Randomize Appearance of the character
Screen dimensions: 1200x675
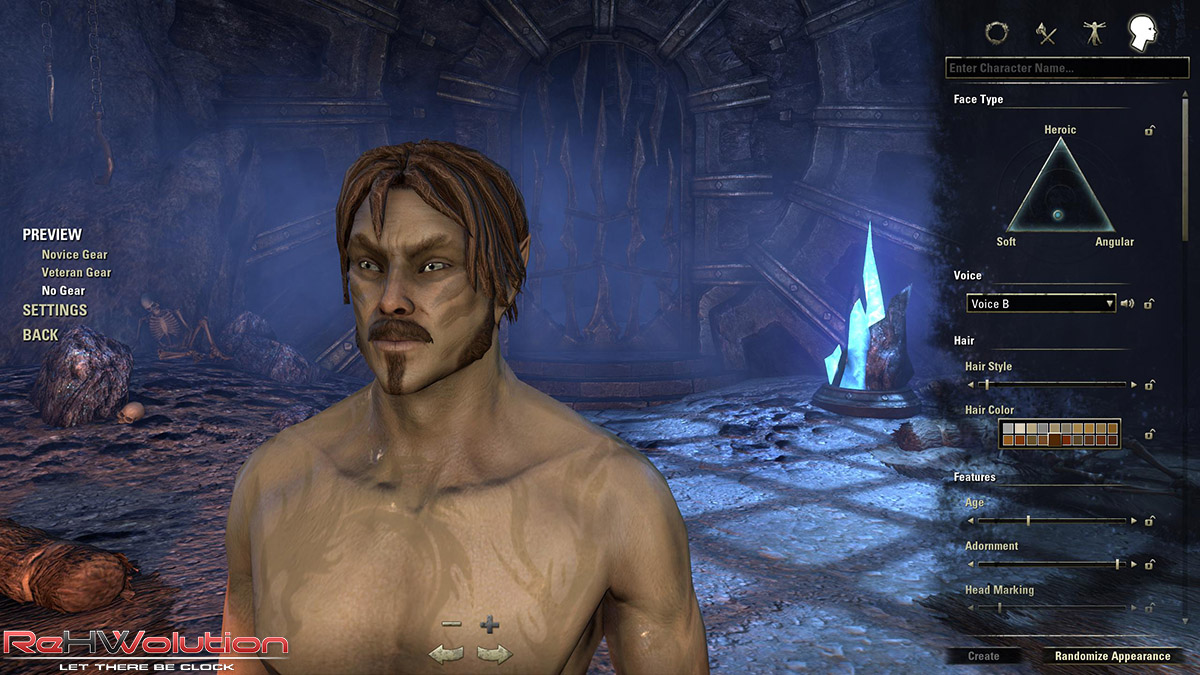coord(1112,656)
